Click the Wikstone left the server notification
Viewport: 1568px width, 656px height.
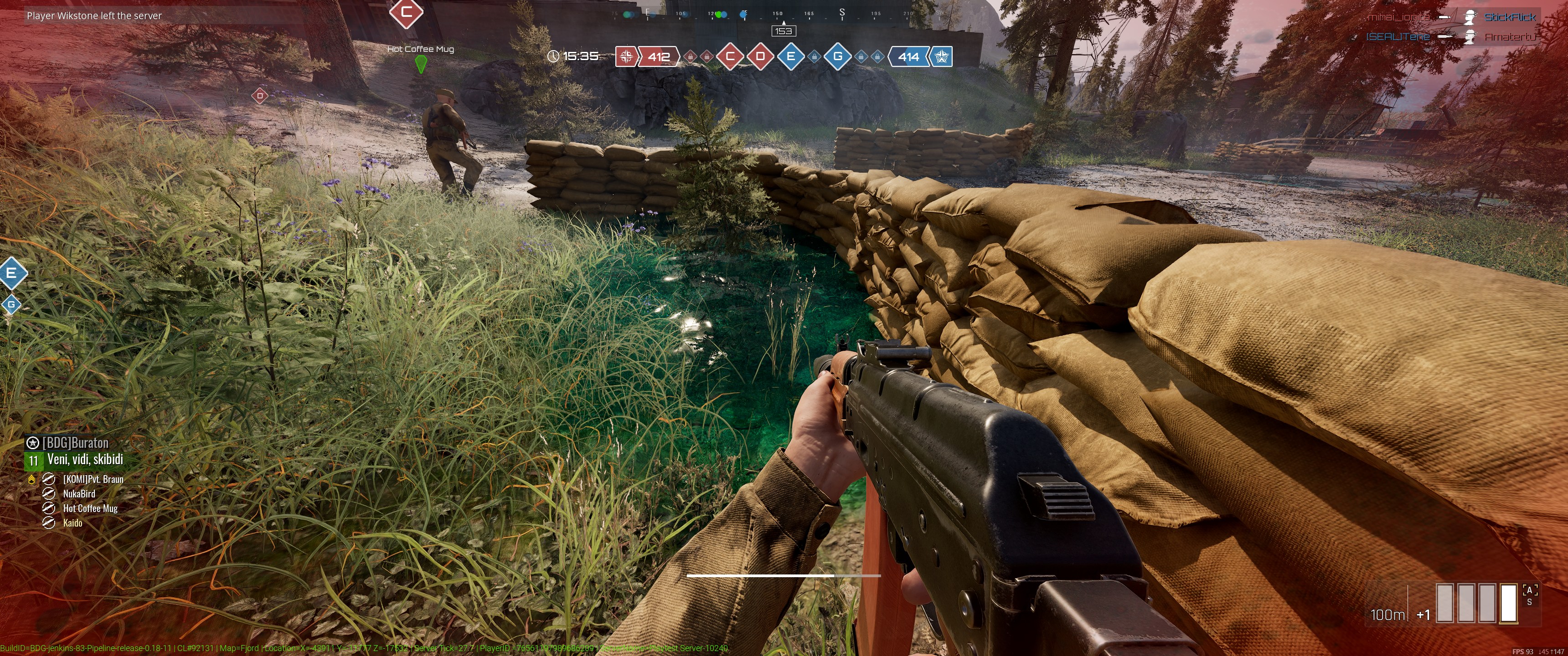(x=94, y=16)
